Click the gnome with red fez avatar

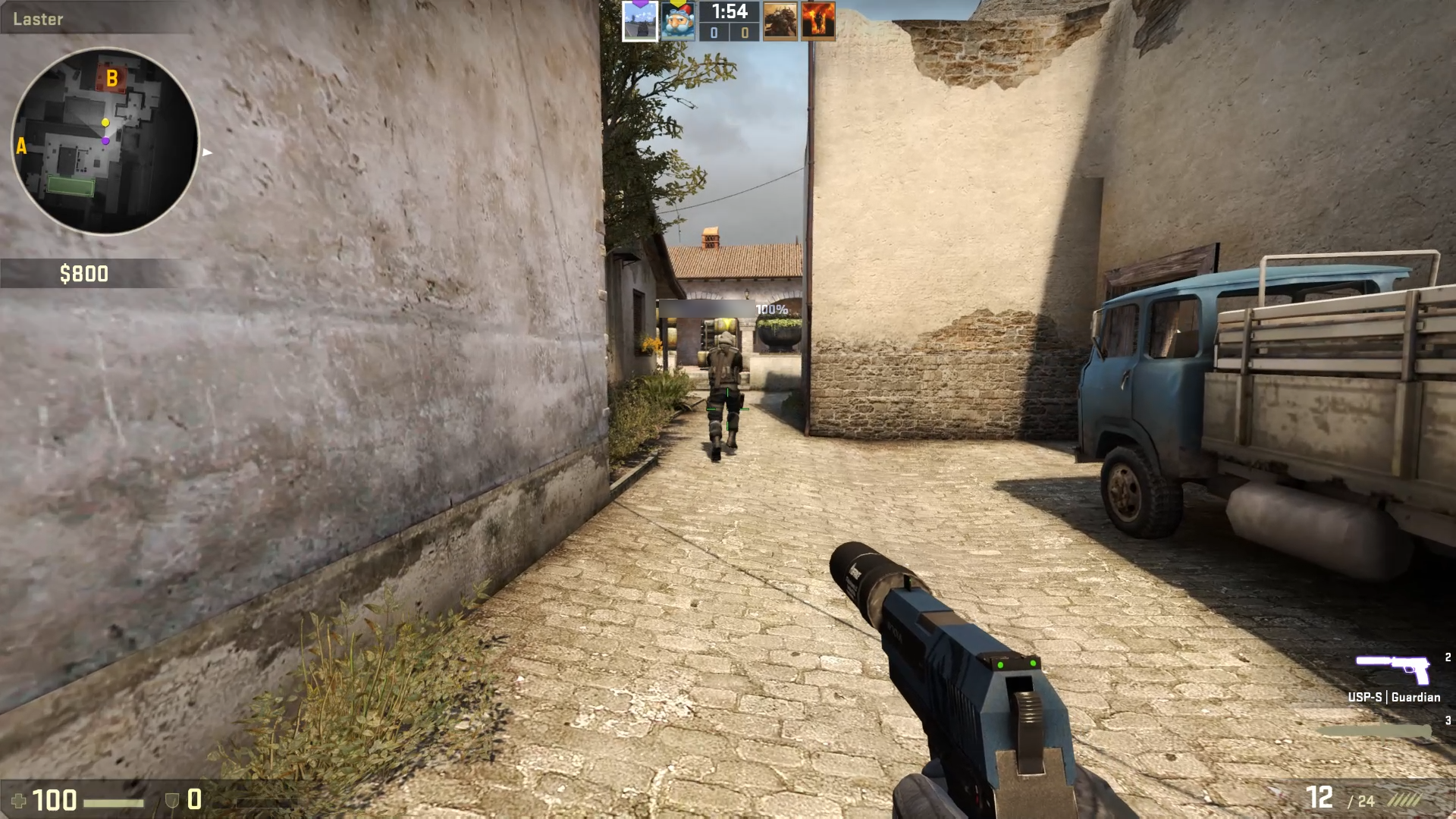coord(677,21)
